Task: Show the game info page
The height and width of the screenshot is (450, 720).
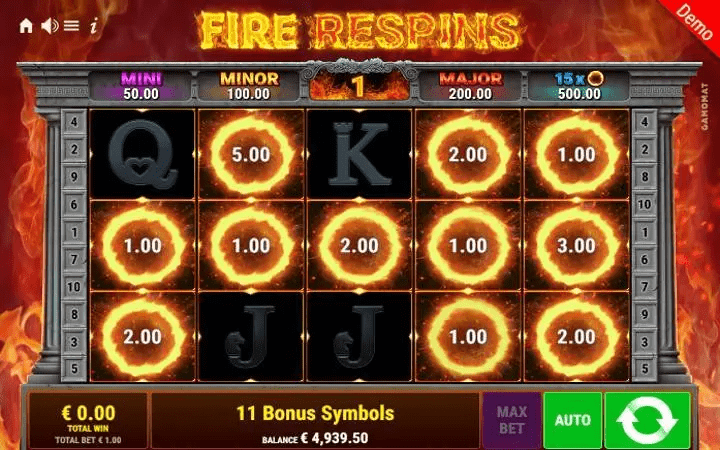Action: tap(93, 26)
